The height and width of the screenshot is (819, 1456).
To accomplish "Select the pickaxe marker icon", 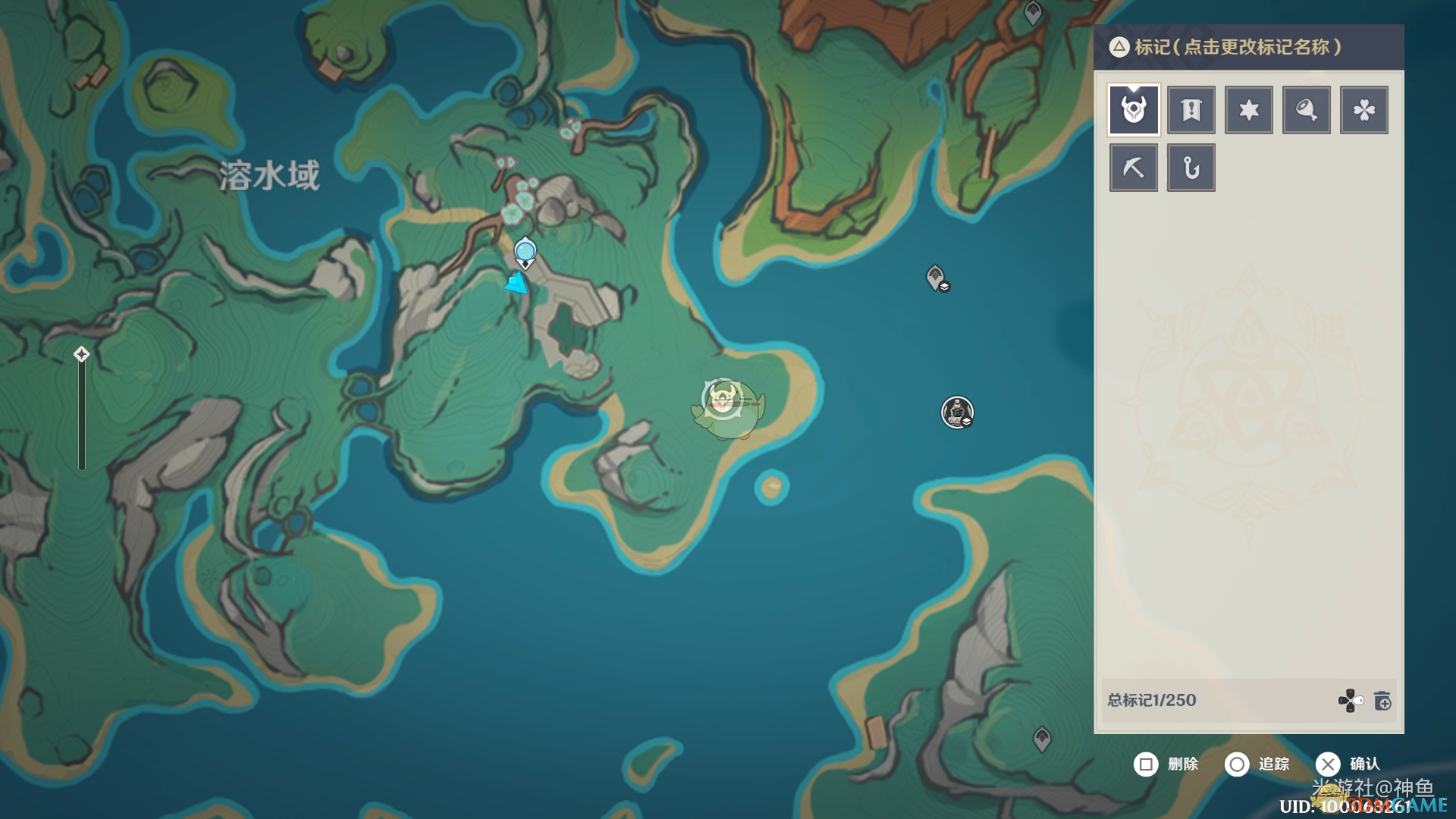I will point(1134,168).
